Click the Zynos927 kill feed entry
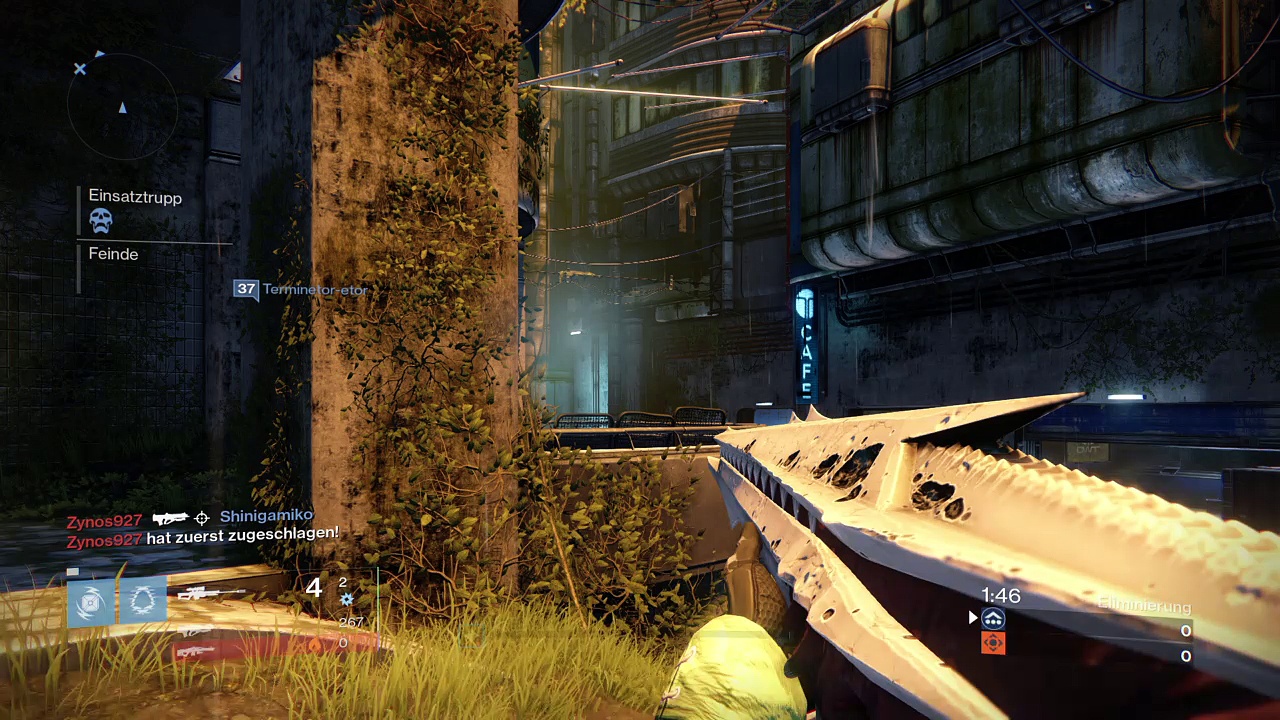The width and height of the screenshot is (1280, 720). [189, 518]
